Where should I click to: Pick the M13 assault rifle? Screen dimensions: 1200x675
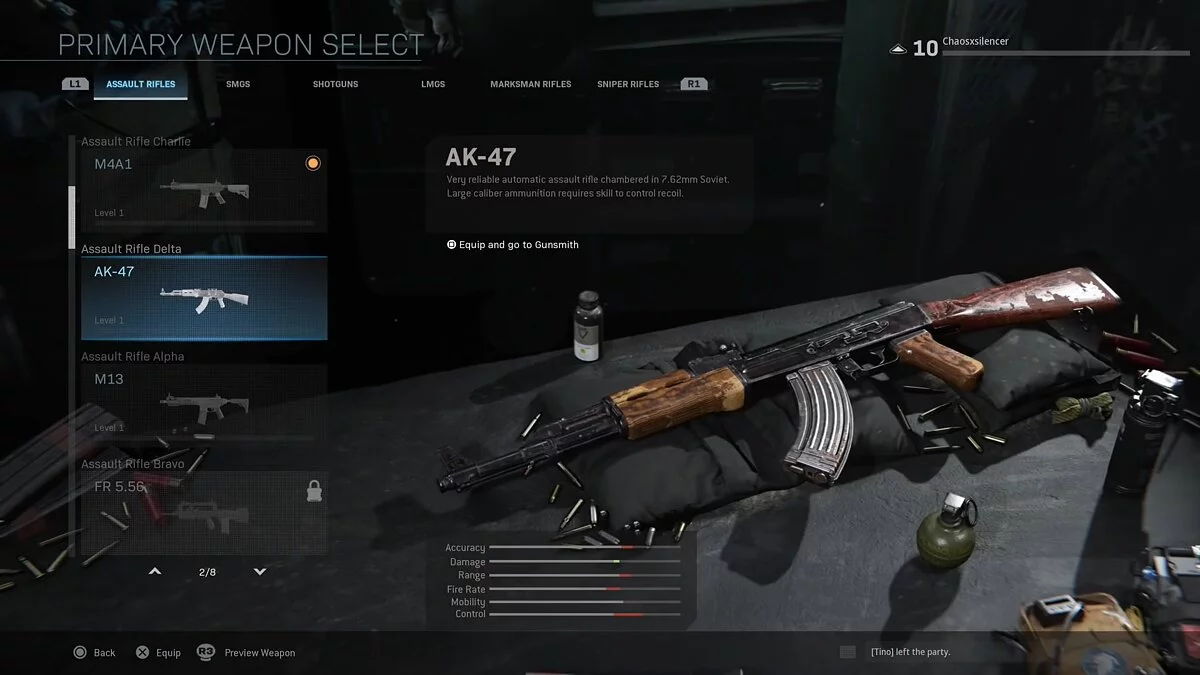click(x=204, y=405)
